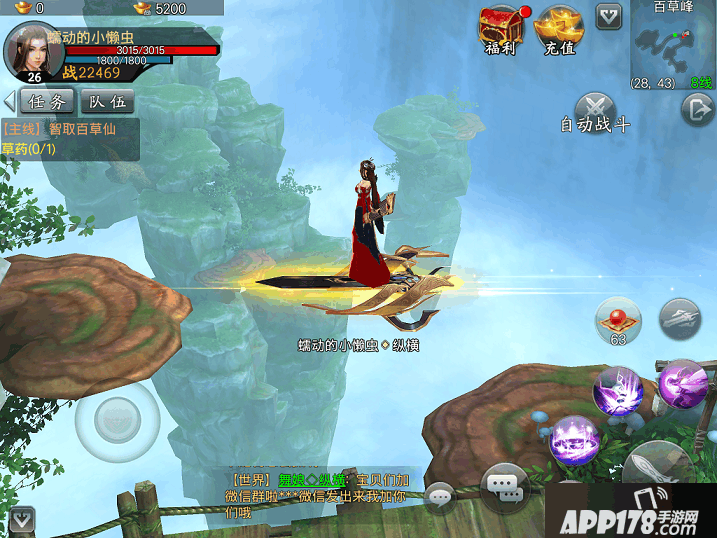Screen dimensions: 717x538
Task: Expand the bottom-left arrow menu
Action: (22, 518)
